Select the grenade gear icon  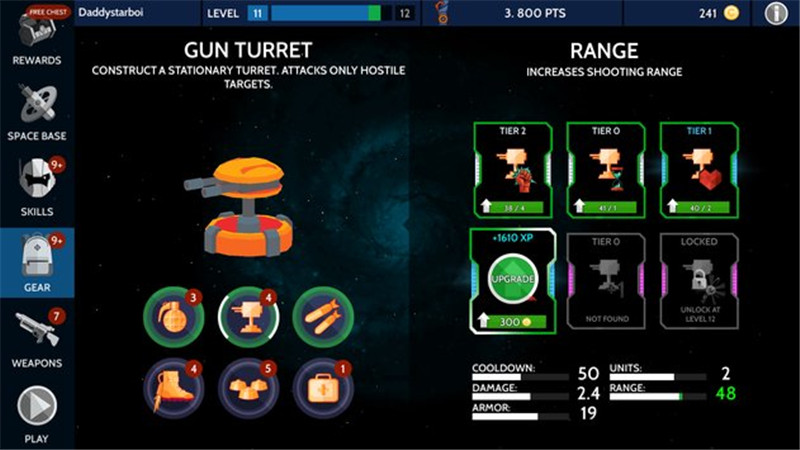click(168, 312)
